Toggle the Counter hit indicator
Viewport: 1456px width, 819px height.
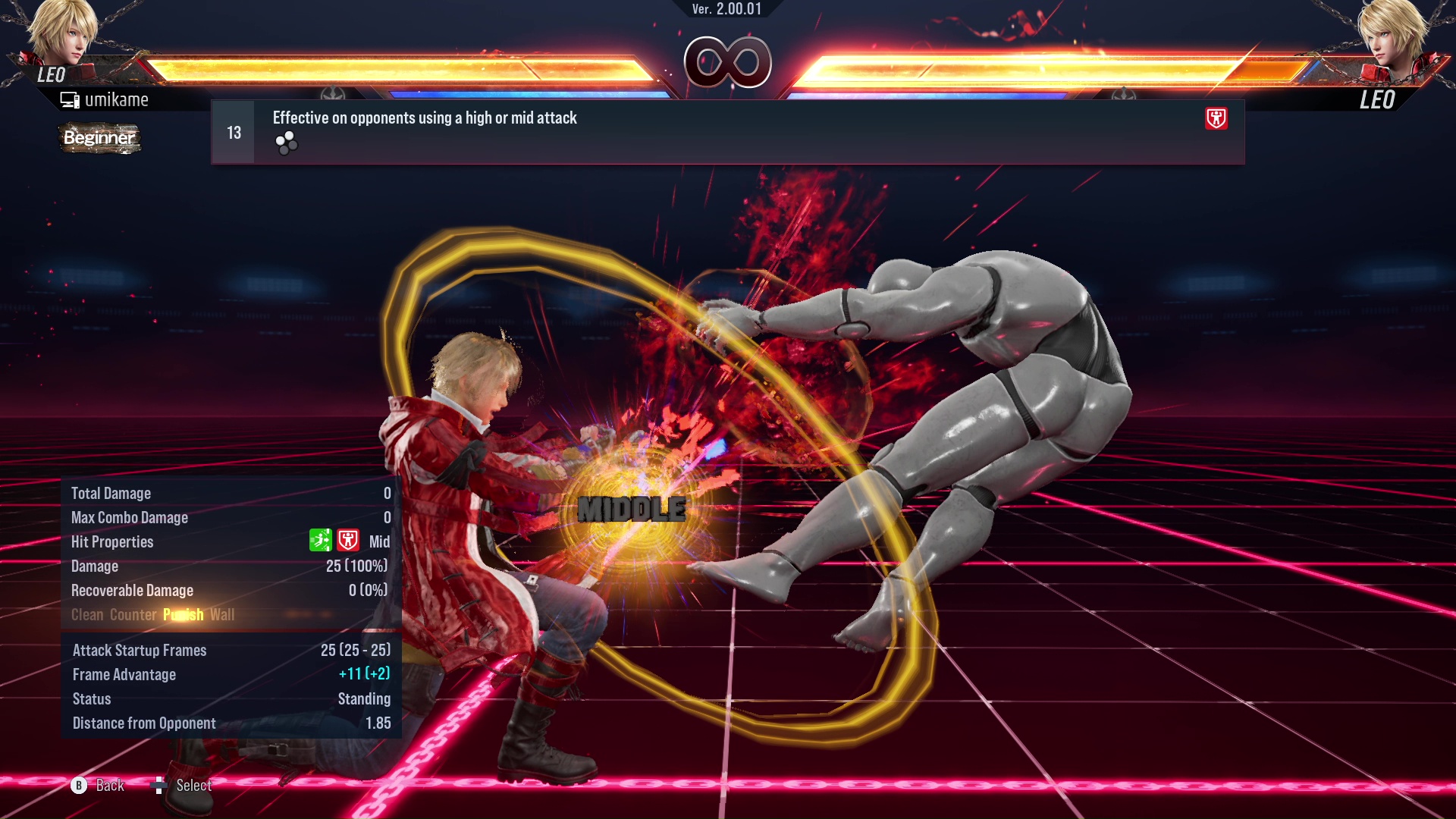[x=133, y=615]
